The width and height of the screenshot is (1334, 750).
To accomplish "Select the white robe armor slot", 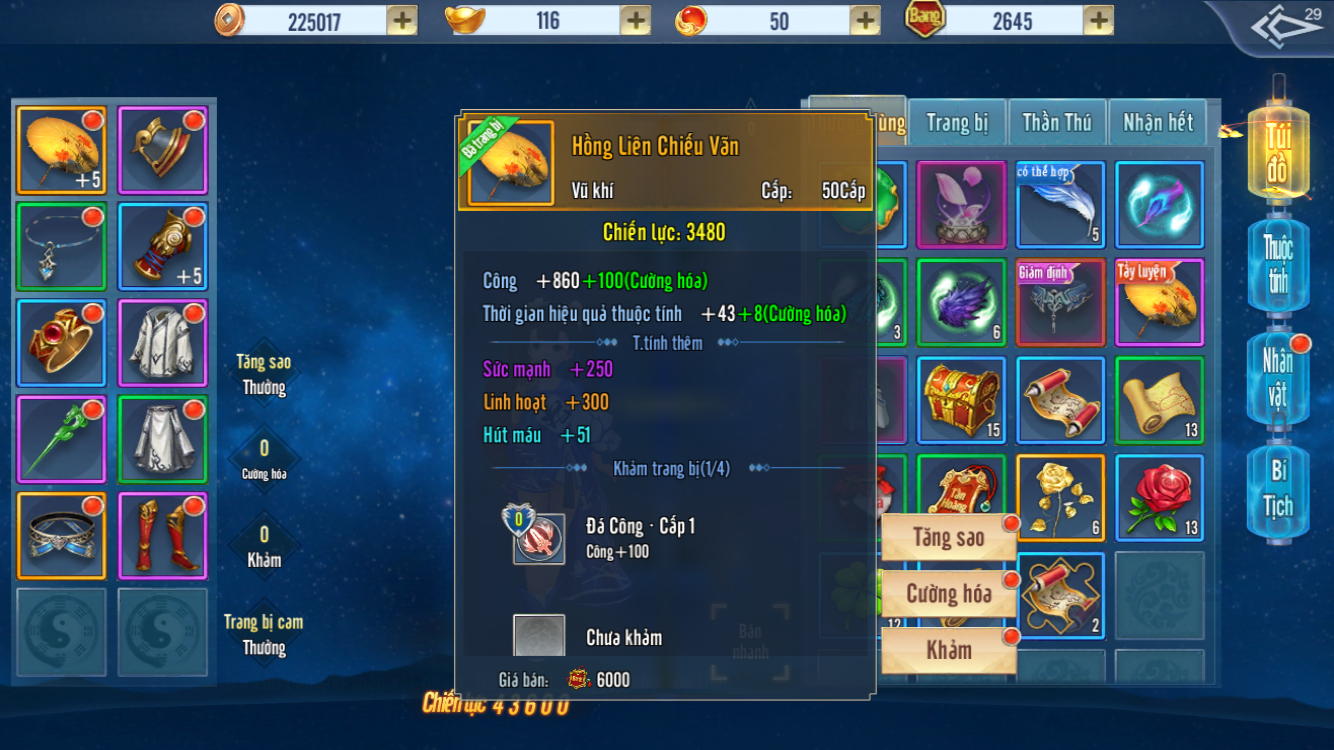I will (162, 343).
